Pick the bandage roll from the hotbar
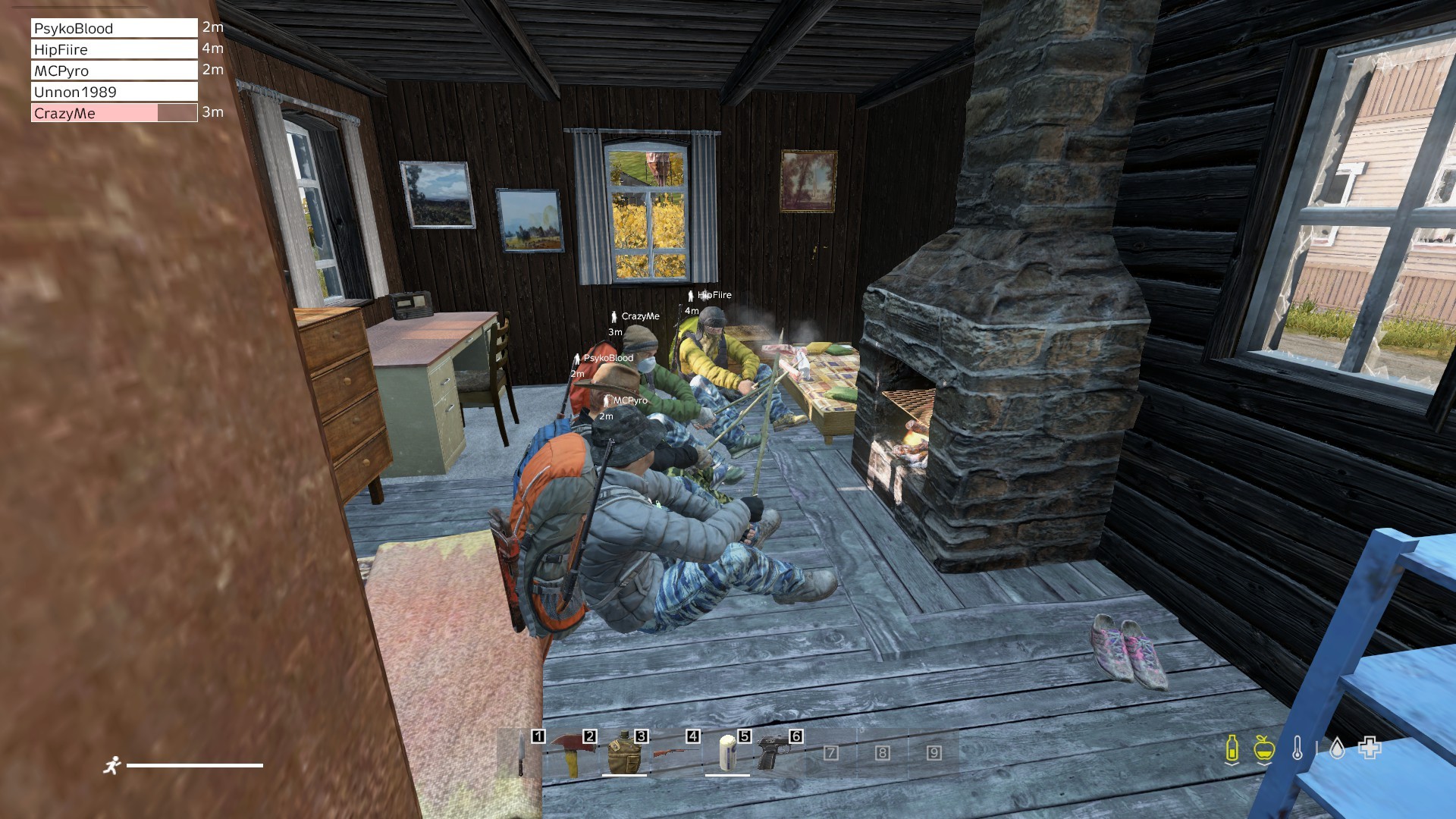 click(x=727, y=753)
